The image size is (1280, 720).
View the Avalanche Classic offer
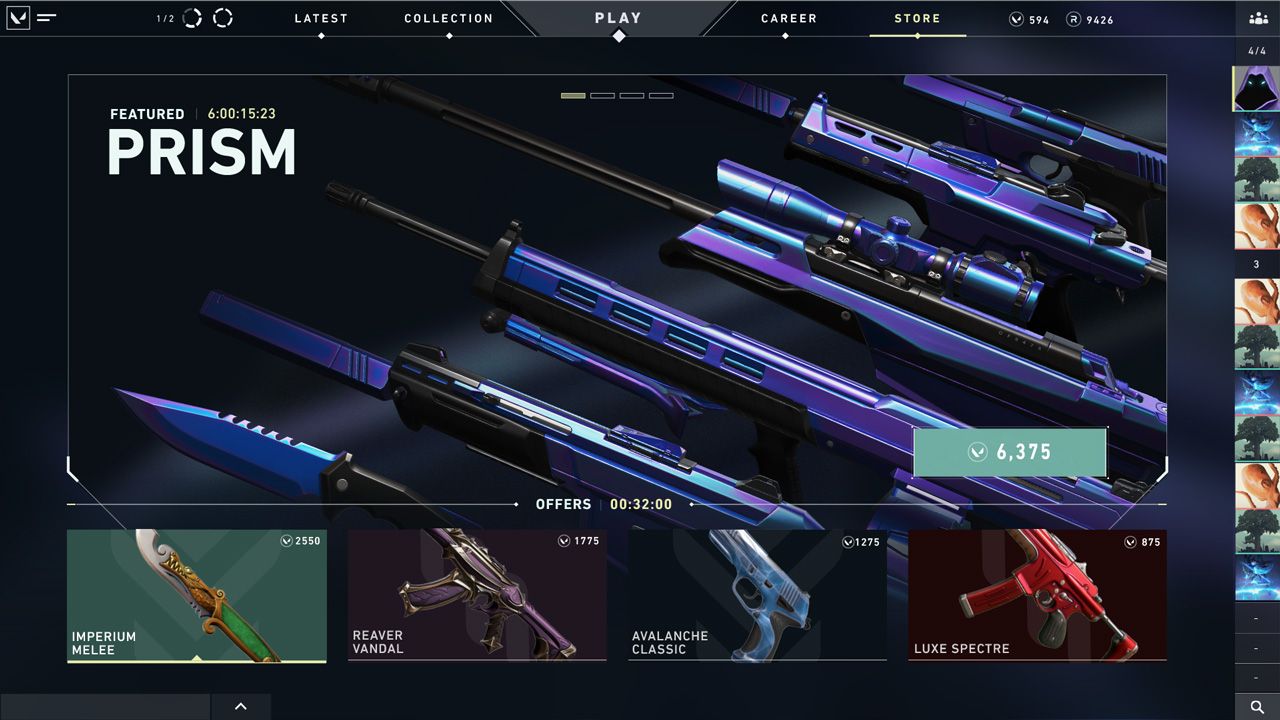757,595
